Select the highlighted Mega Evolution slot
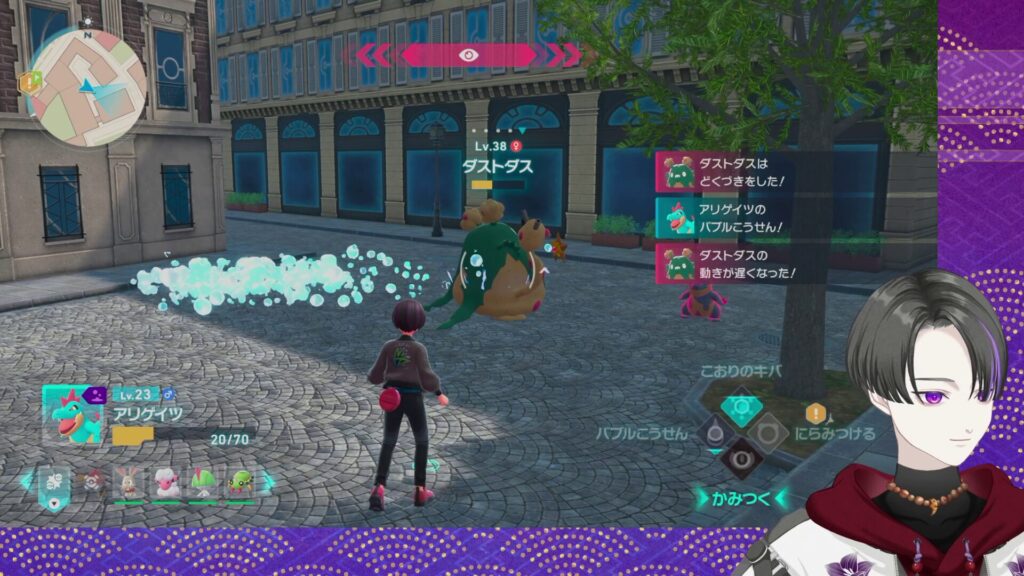The height and width of the screenshot is (576, 1024). 54,484
